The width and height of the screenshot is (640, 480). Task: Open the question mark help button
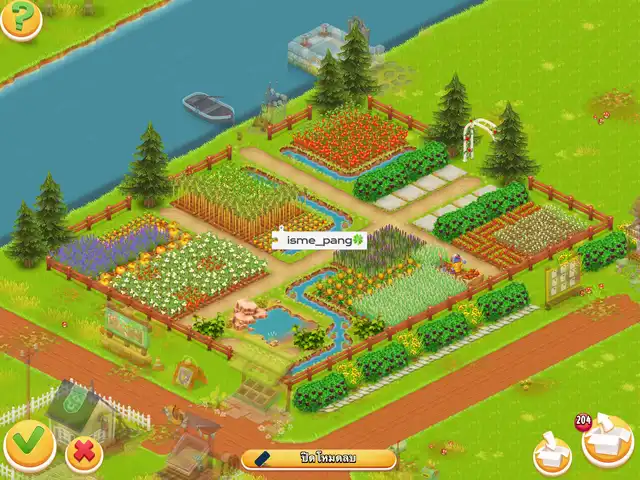(x=20, y=18)
